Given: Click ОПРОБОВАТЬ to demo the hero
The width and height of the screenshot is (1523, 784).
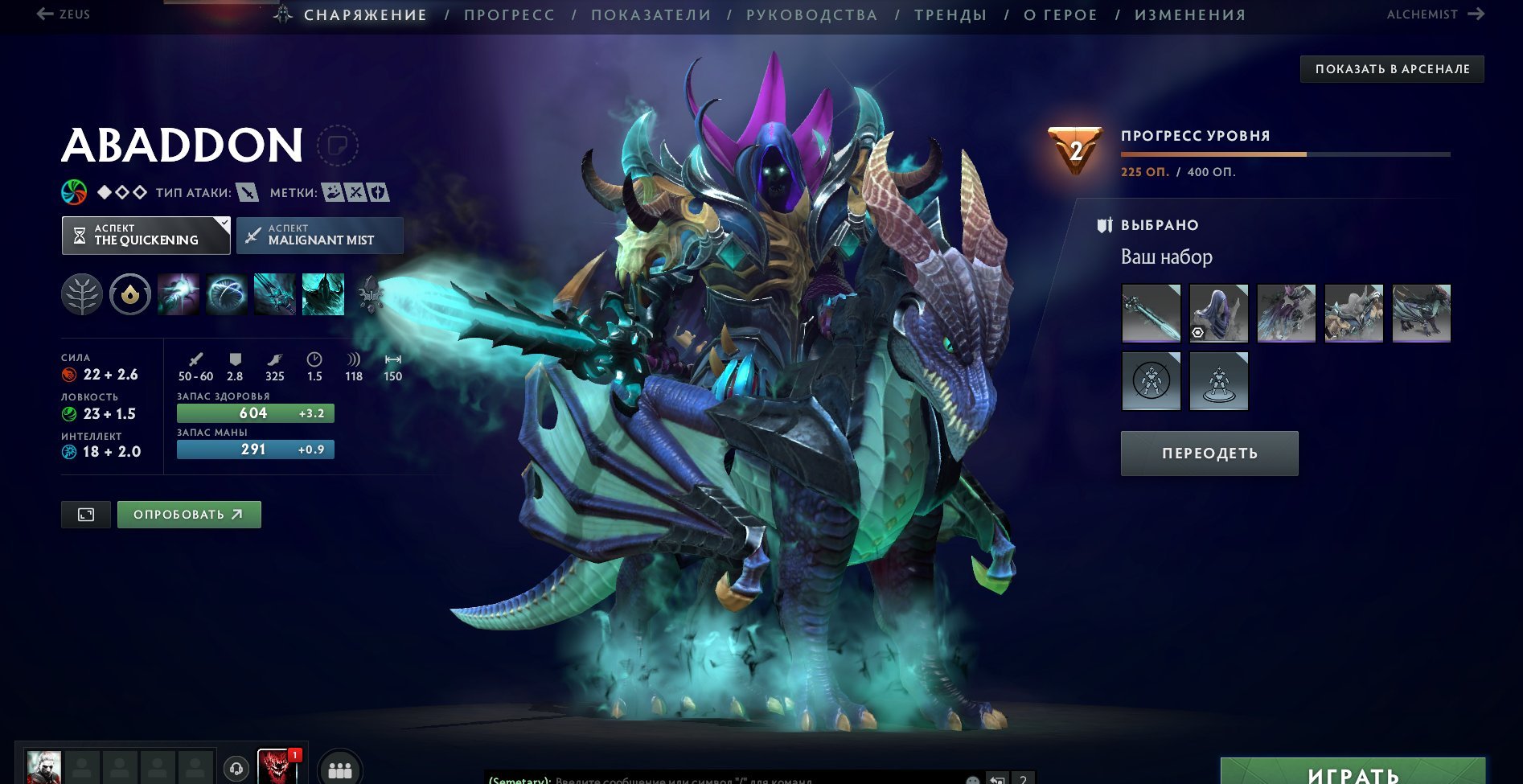Looking at the screenshot, I should pyautogui.click(x=188, y=514).
